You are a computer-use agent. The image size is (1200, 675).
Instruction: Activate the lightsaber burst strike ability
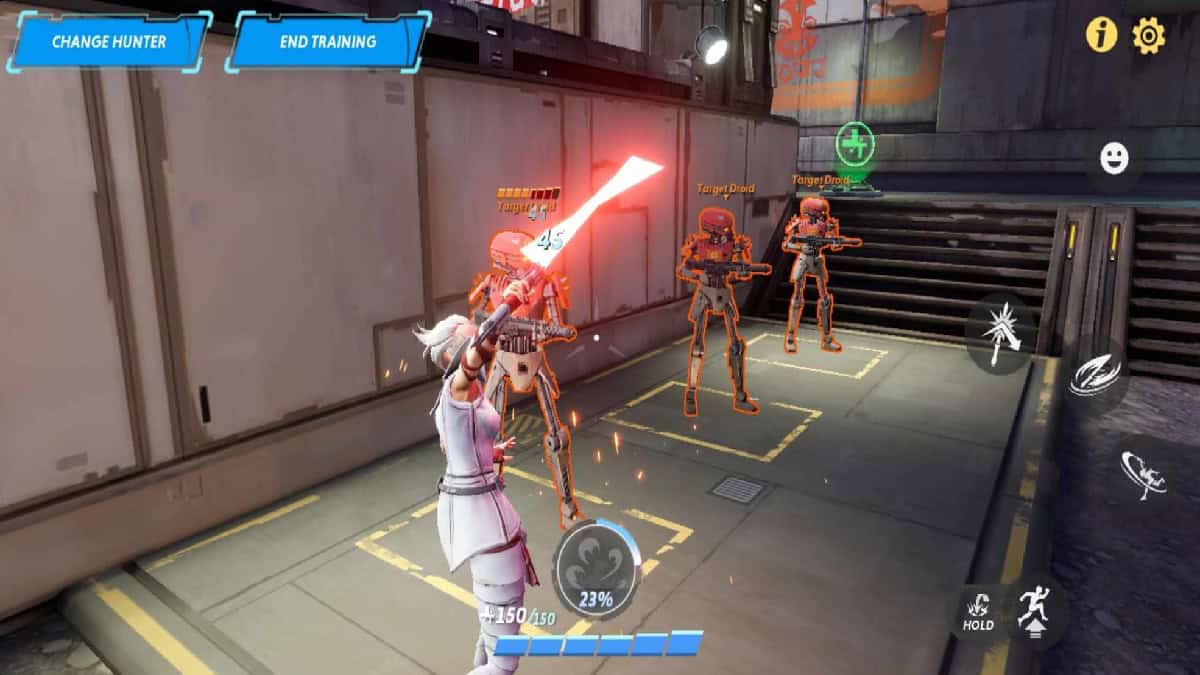click(x=1001, y=334)
